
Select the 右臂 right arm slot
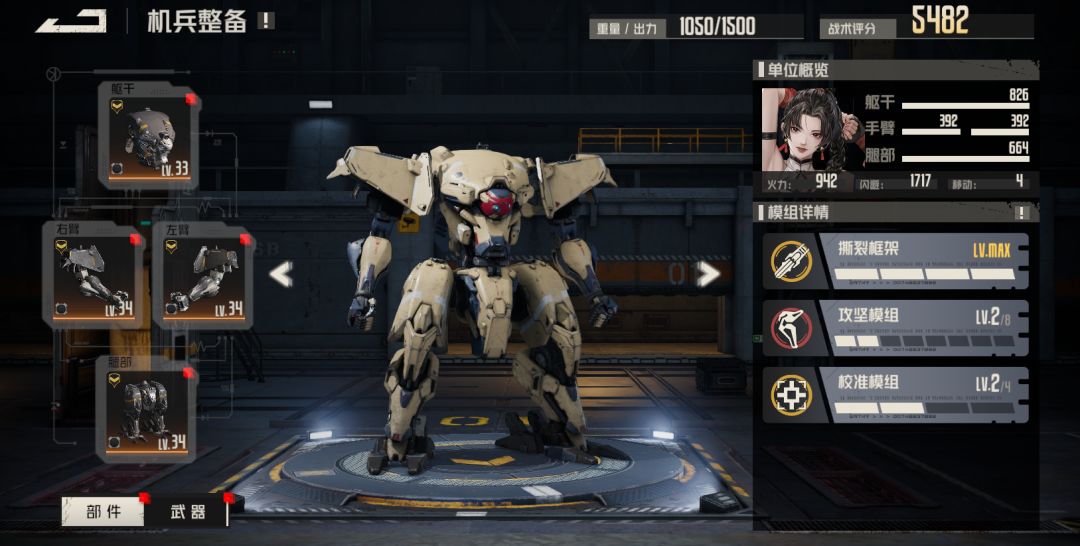92,276
